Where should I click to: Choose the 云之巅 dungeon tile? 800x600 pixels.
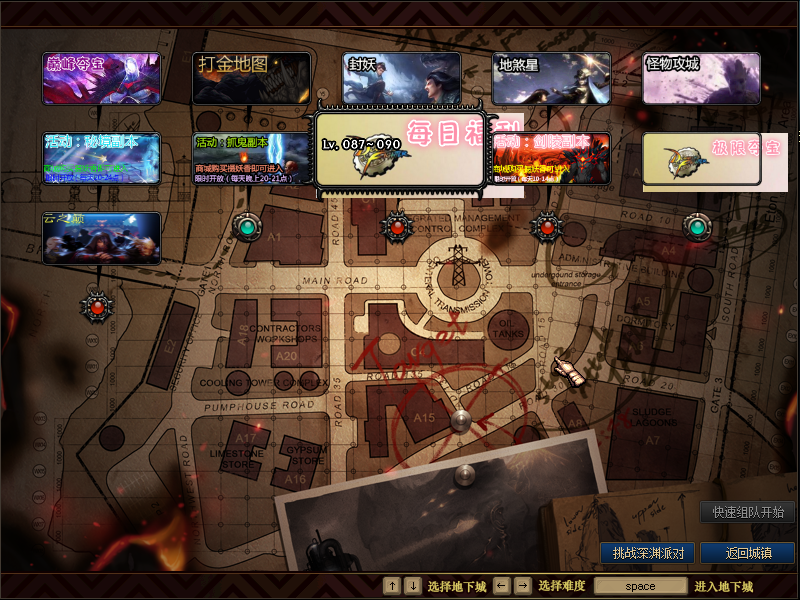point(101,239)
